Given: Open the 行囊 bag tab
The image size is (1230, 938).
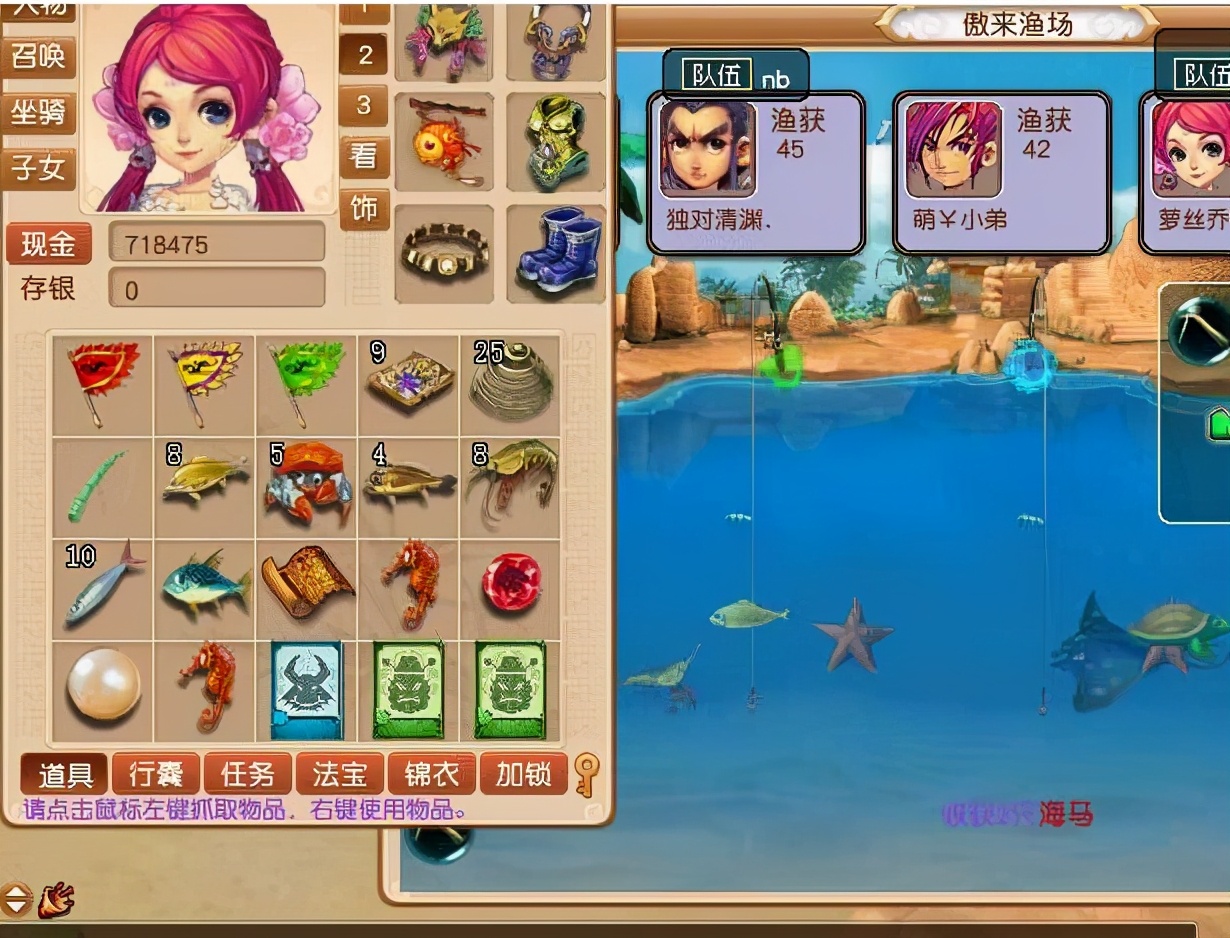Looking at the screenshot, I should [x=156, y=774].
